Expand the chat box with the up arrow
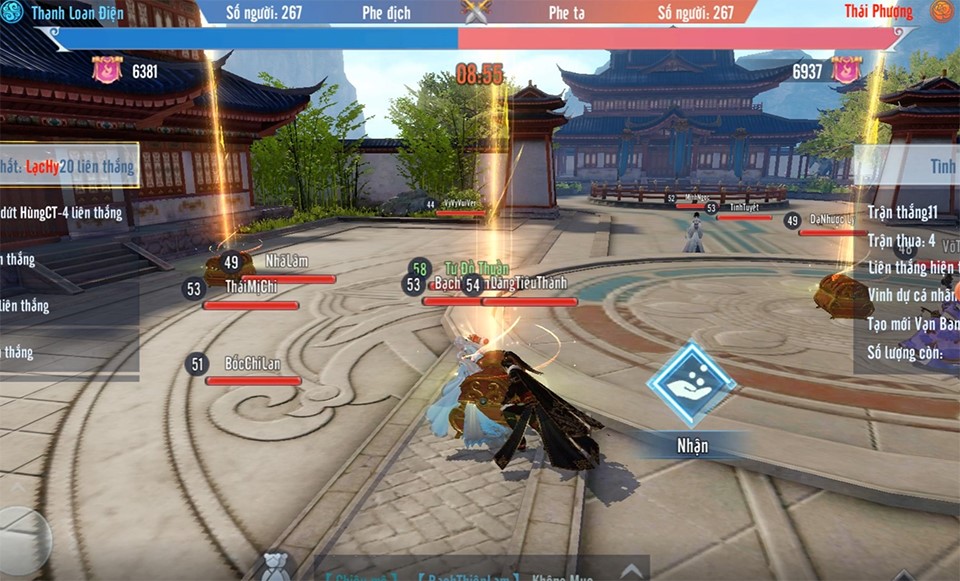 pyautogui.click(x=630, y=571)
